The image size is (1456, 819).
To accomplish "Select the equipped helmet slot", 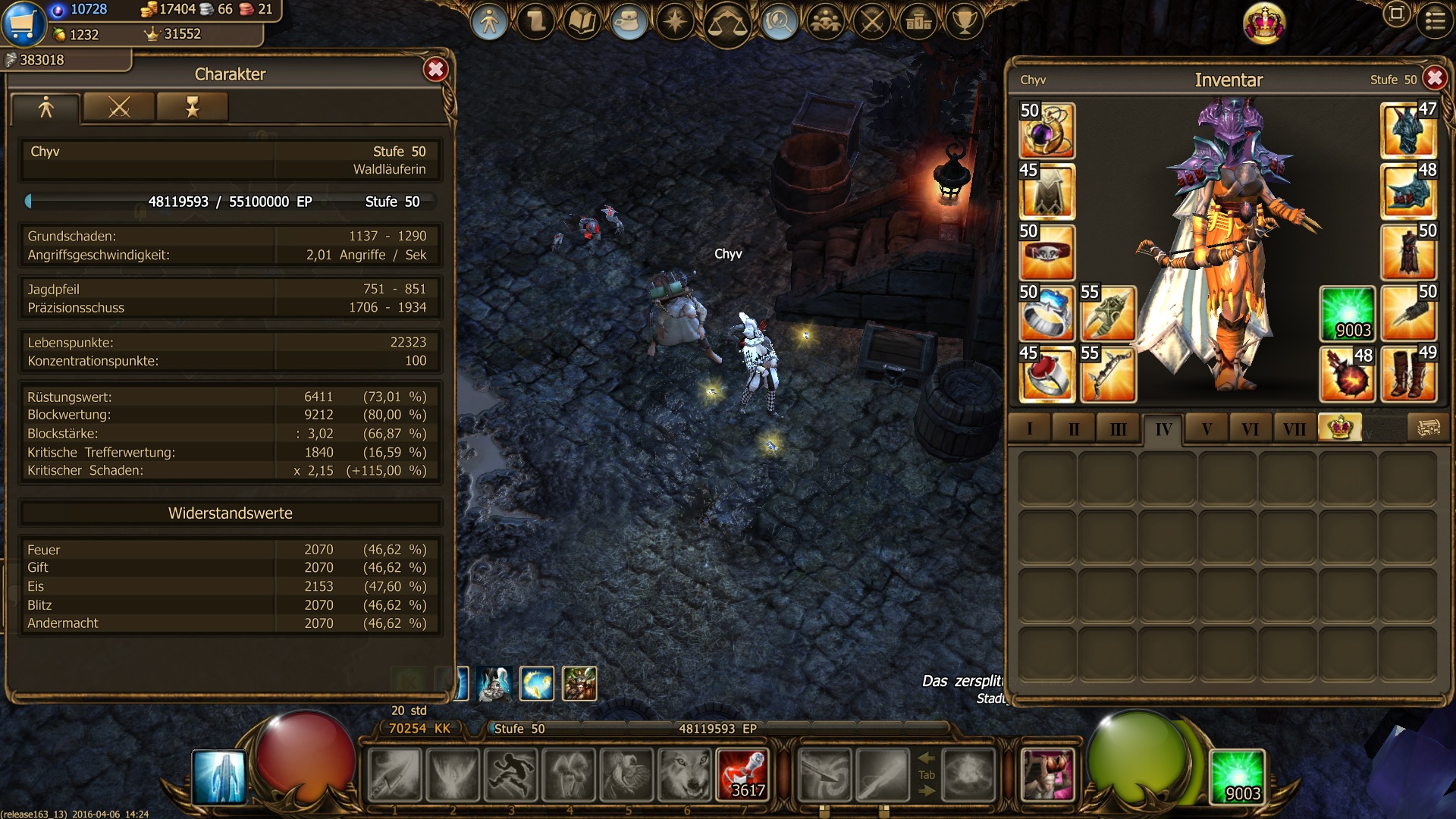I will tap(1408, 131).
